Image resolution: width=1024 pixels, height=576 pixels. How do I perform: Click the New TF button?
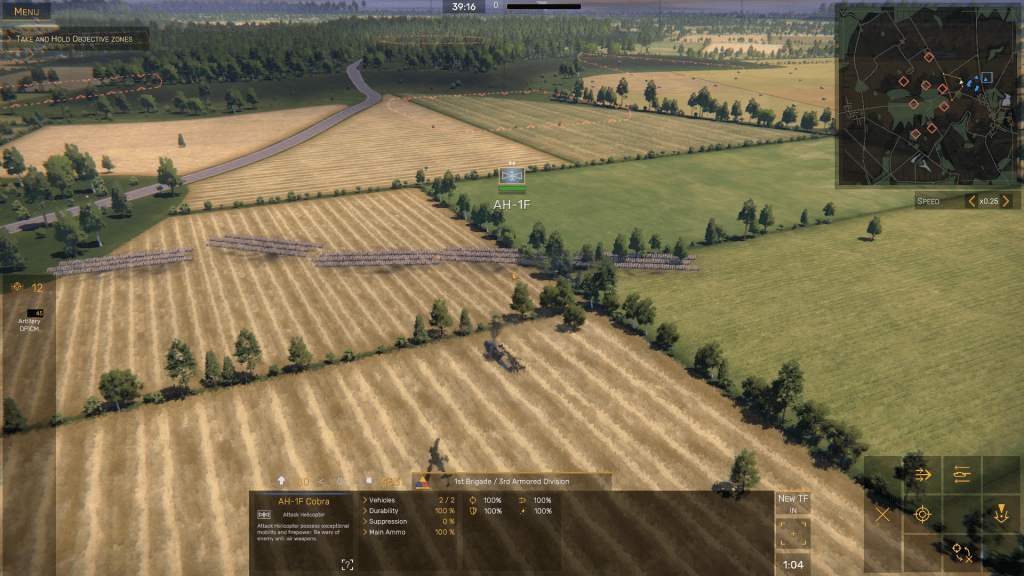pos(793,503)
